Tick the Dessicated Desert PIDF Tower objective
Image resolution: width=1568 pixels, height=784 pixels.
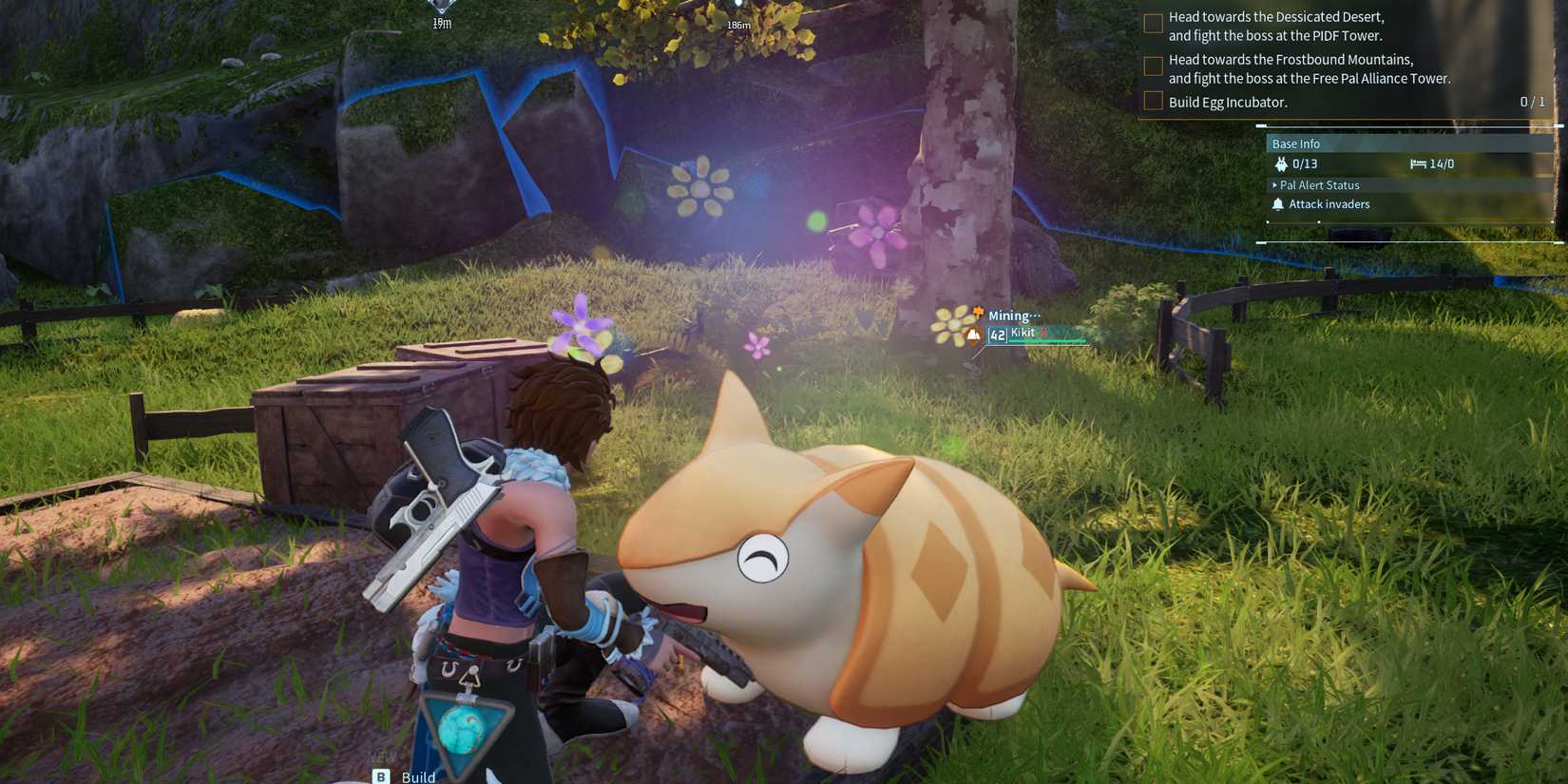coord(1152,24)
